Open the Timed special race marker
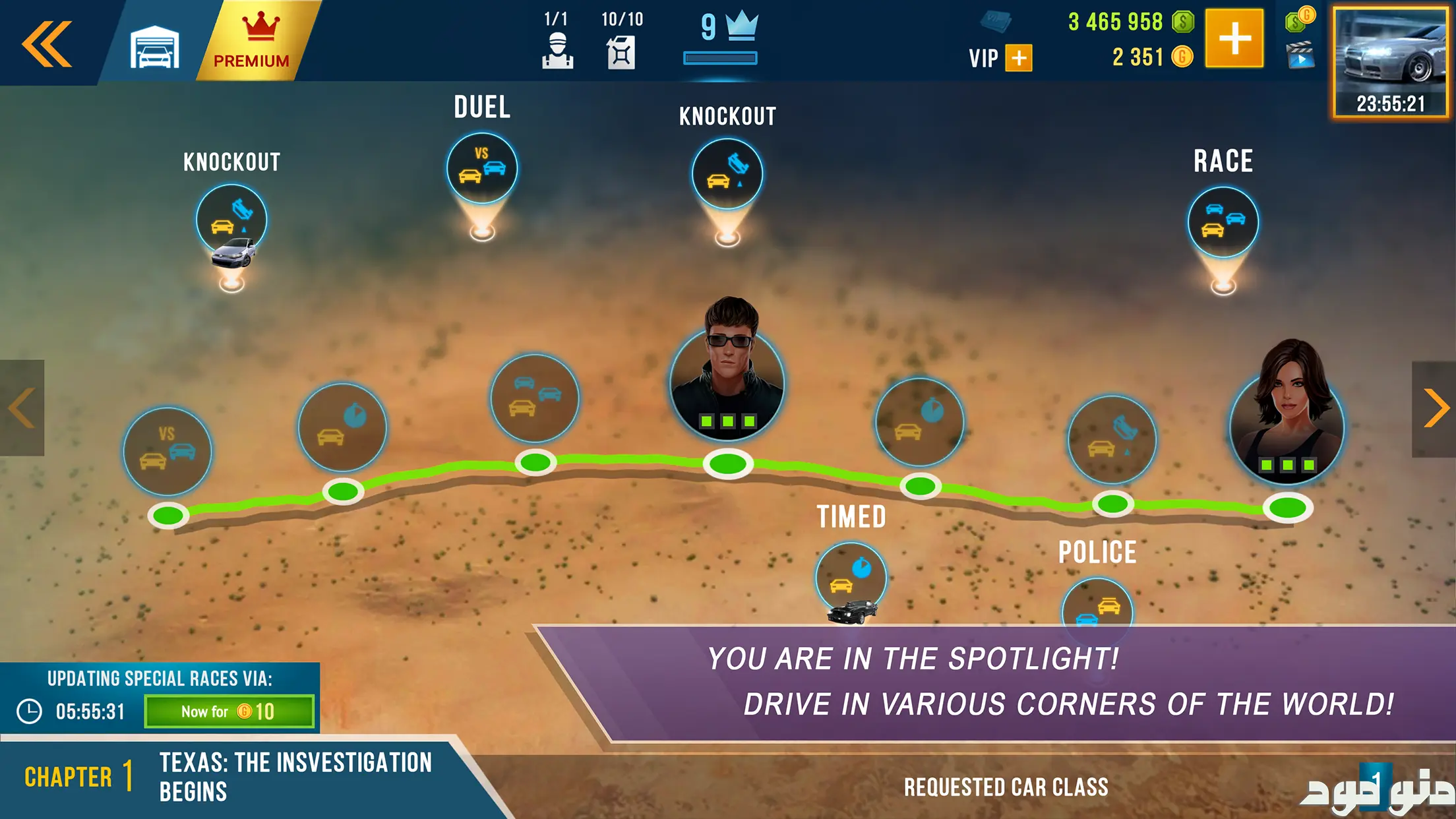Viewport: 1456px width, 819px height. pyautogui.click(x=851, y=577)
